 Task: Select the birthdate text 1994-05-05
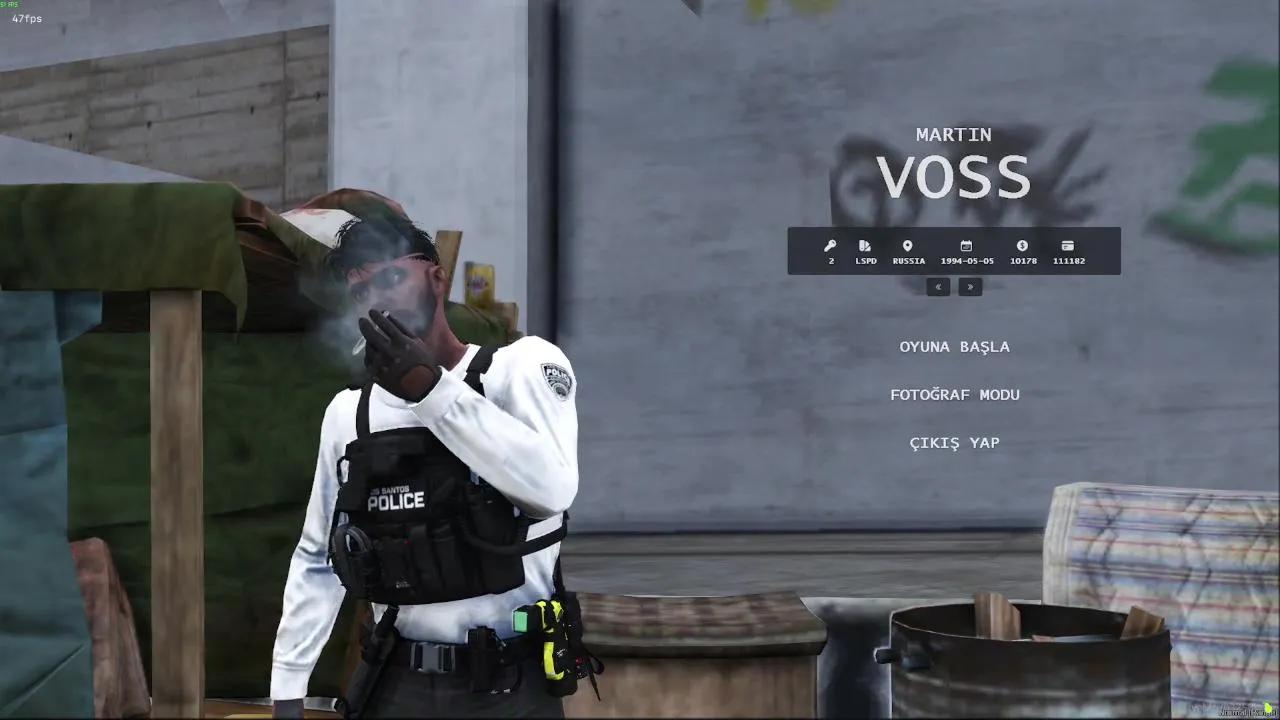pos(965,261)
